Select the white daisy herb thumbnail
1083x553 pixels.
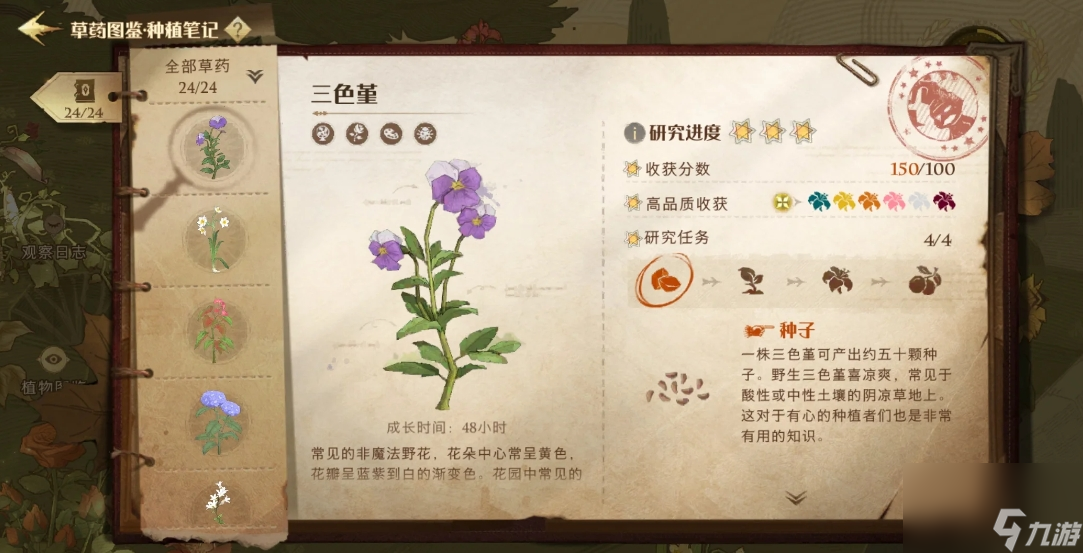click(214, 238)
